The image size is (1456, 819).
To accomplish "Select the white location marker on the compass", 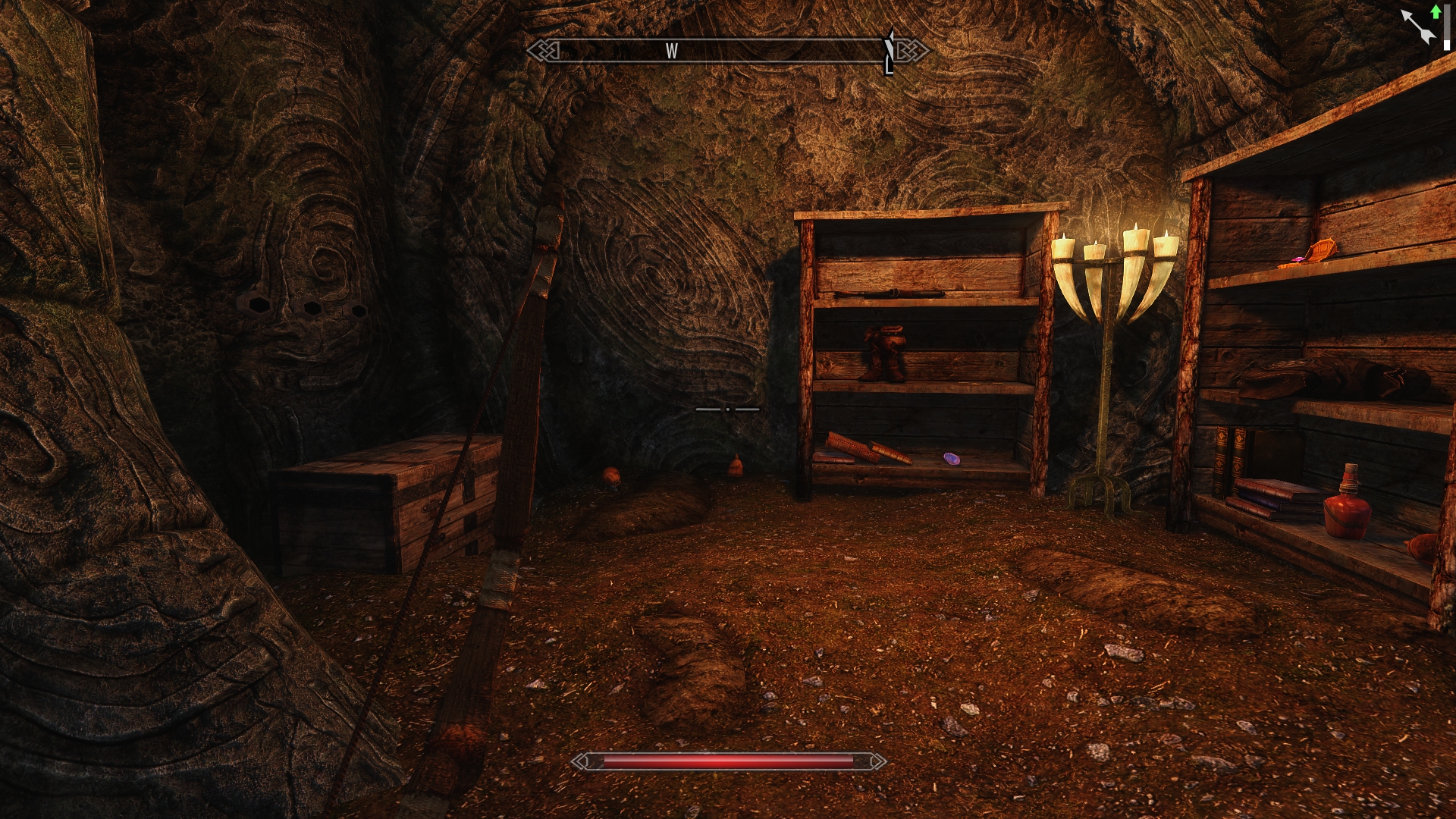I will coord(890,53).
